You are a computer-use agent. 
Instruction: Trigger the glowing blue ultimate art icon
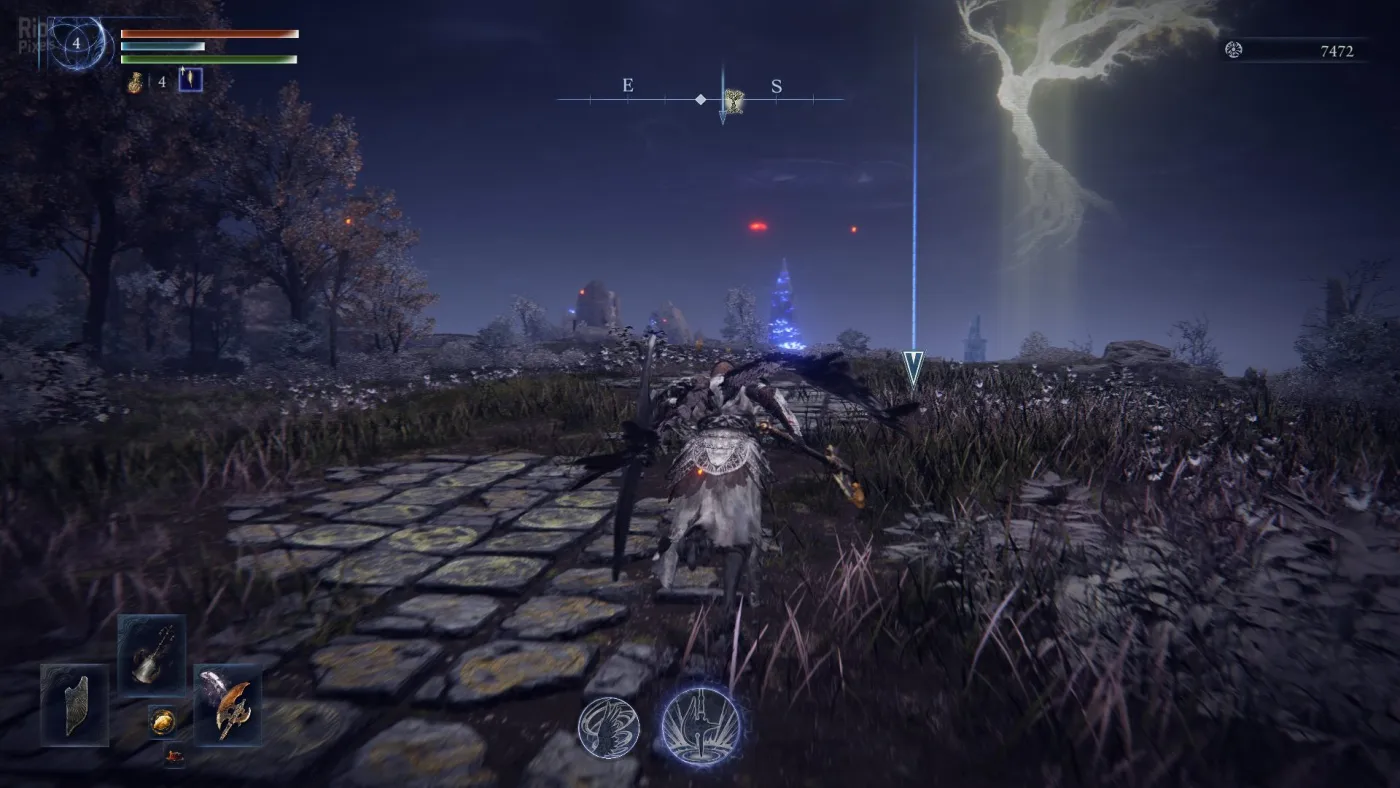click(701, 725)
